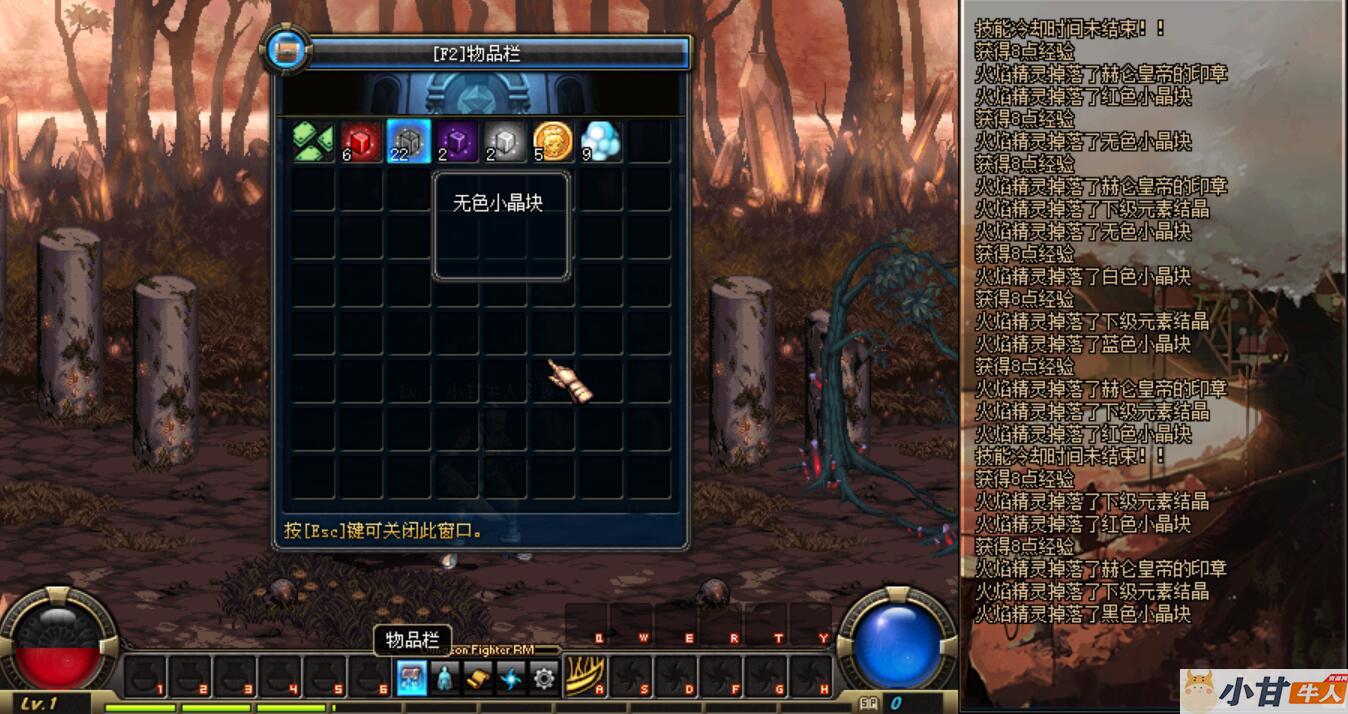Select the gold emperor seal coin
This screenshot has height=714, width=1348.
(x=553, y=141)
